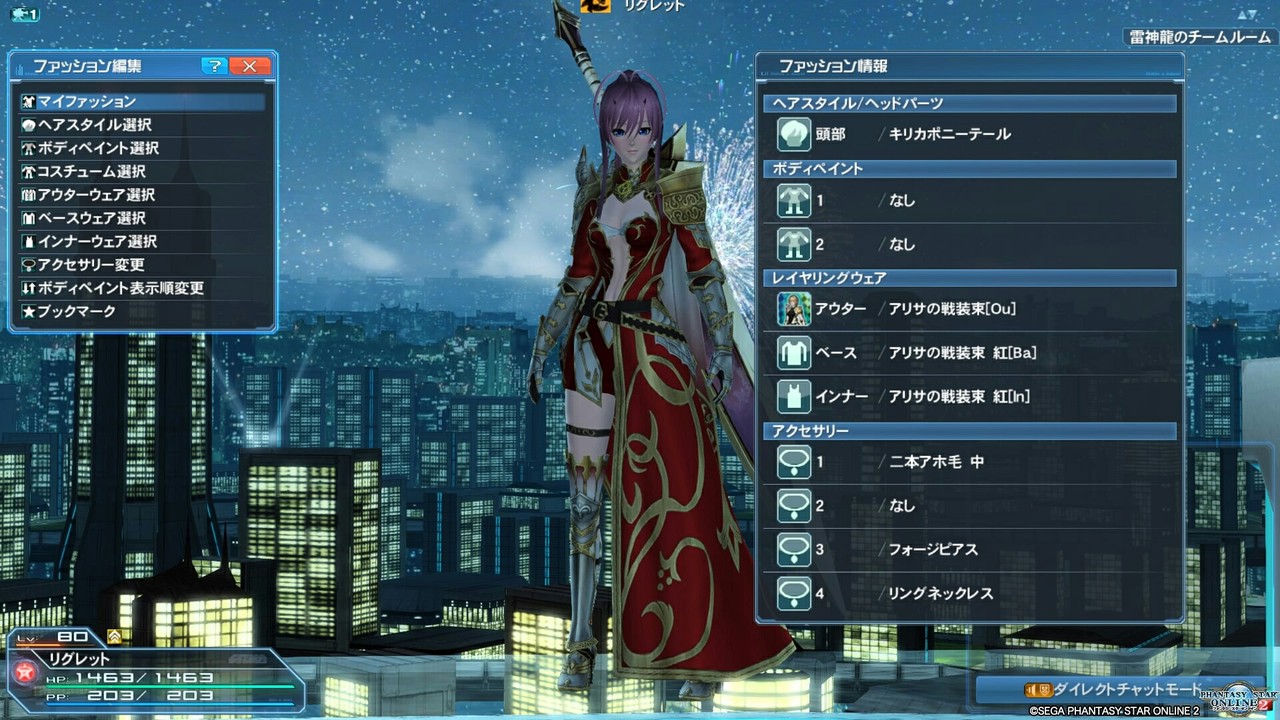Viewport: 1280px width, 720px height.
Task: Click the アウター thumbnail showing アリサの戦装束[Ou]
Action: [x=794, y=309]
